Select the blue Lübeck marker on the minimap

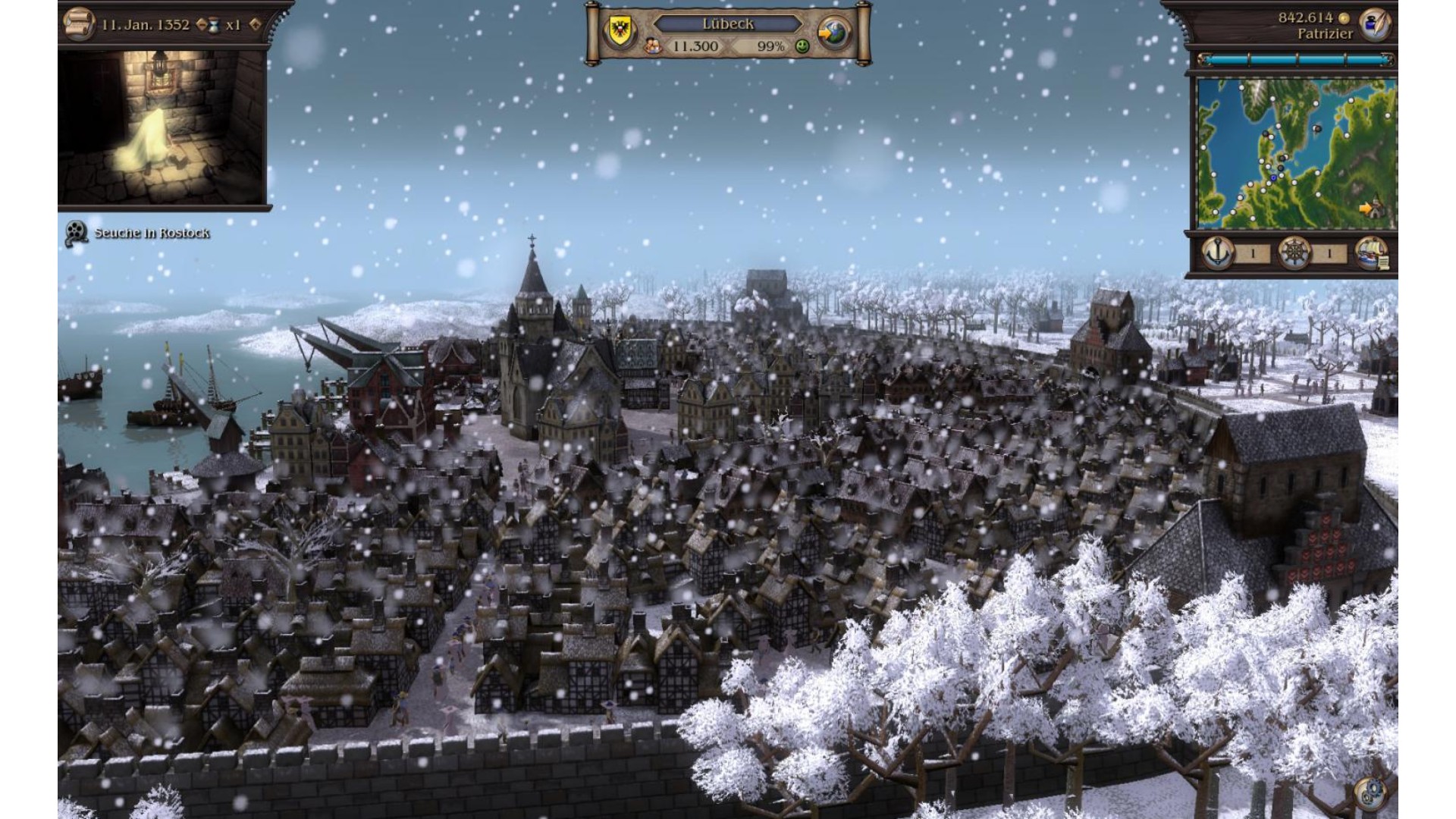(1273, 177)
